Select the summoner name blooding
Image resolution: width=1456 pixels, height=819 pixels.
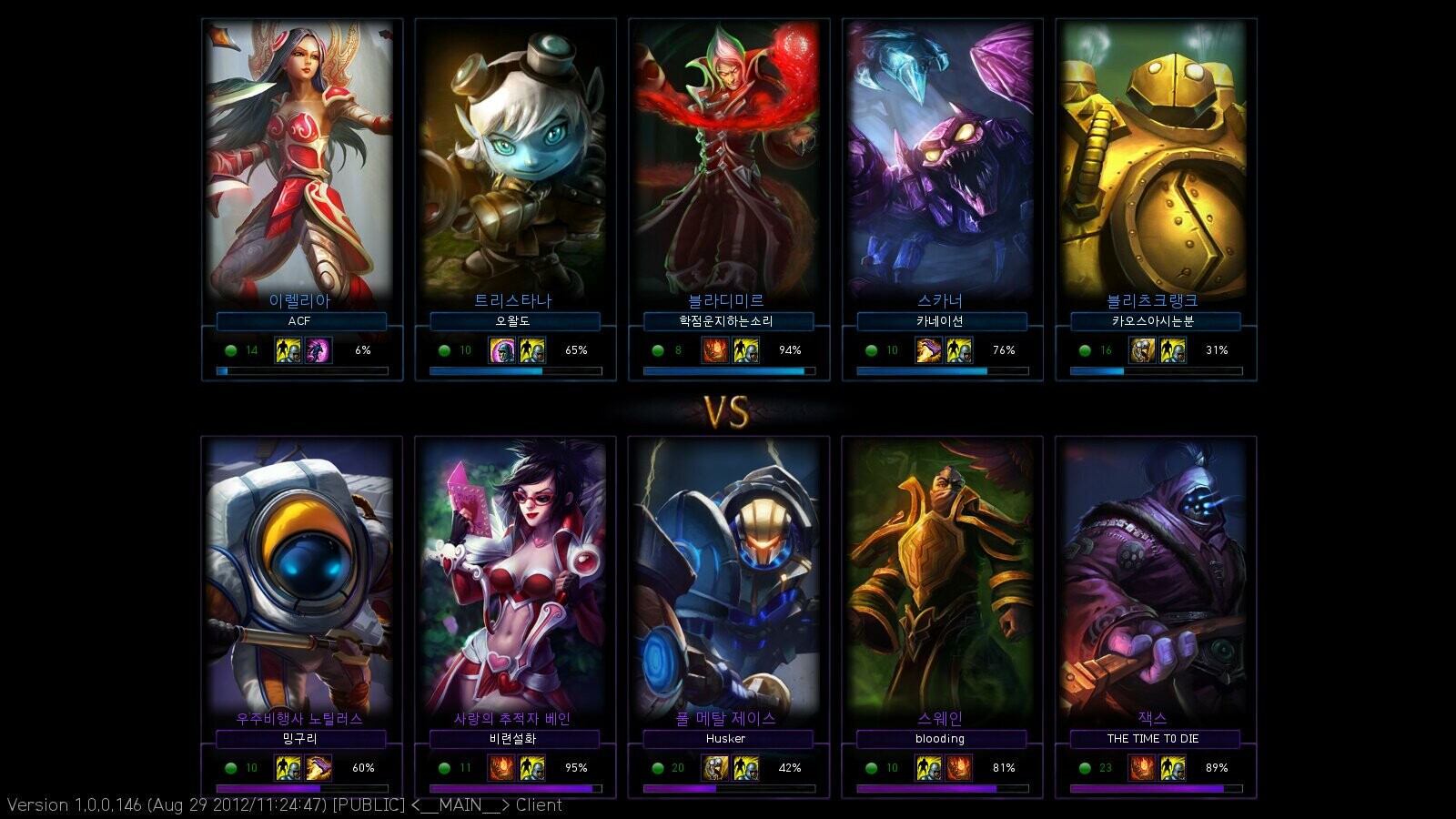tap(940, 739)
